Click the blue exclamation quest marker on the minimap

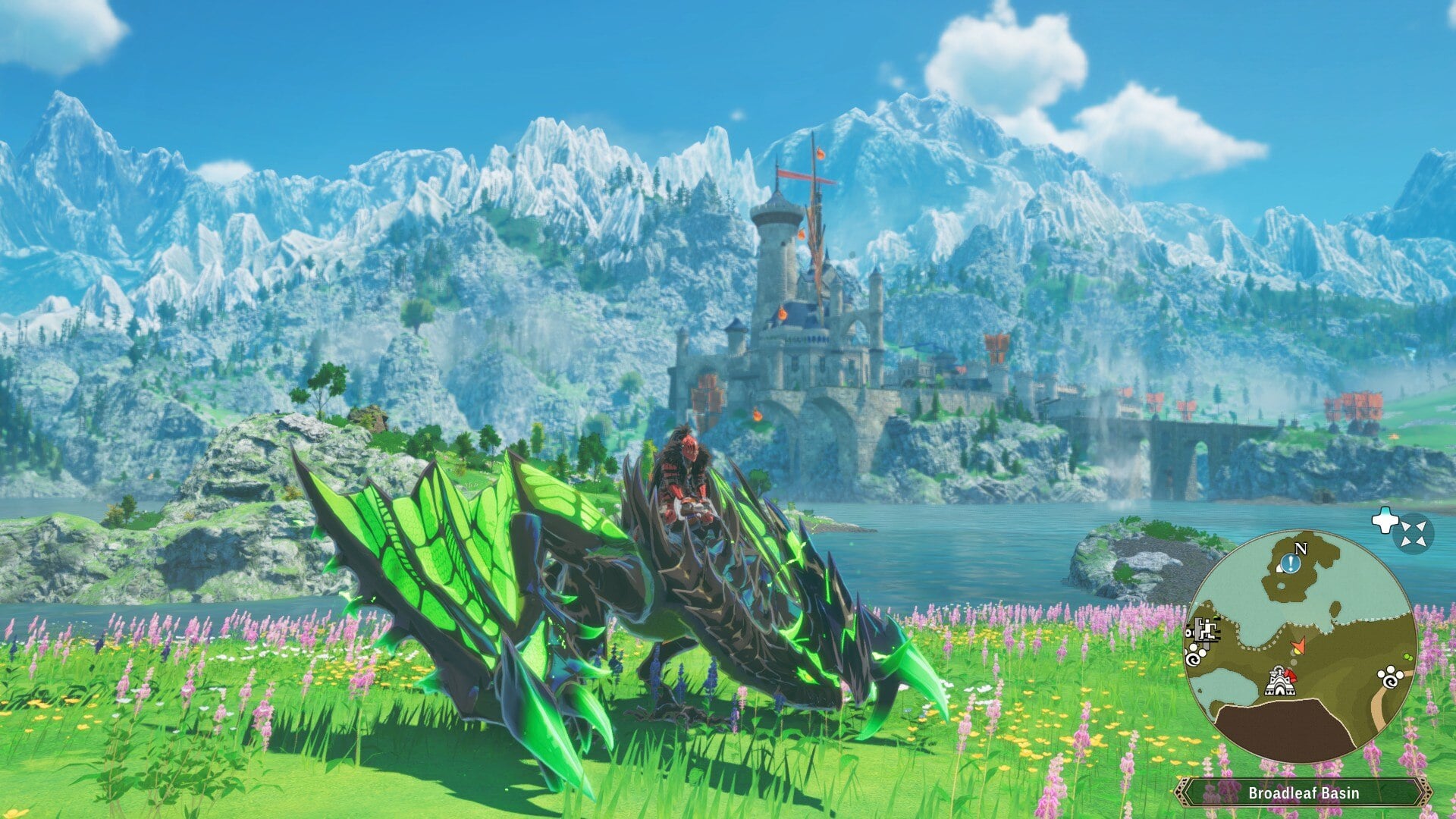[x=1289, y=563]
